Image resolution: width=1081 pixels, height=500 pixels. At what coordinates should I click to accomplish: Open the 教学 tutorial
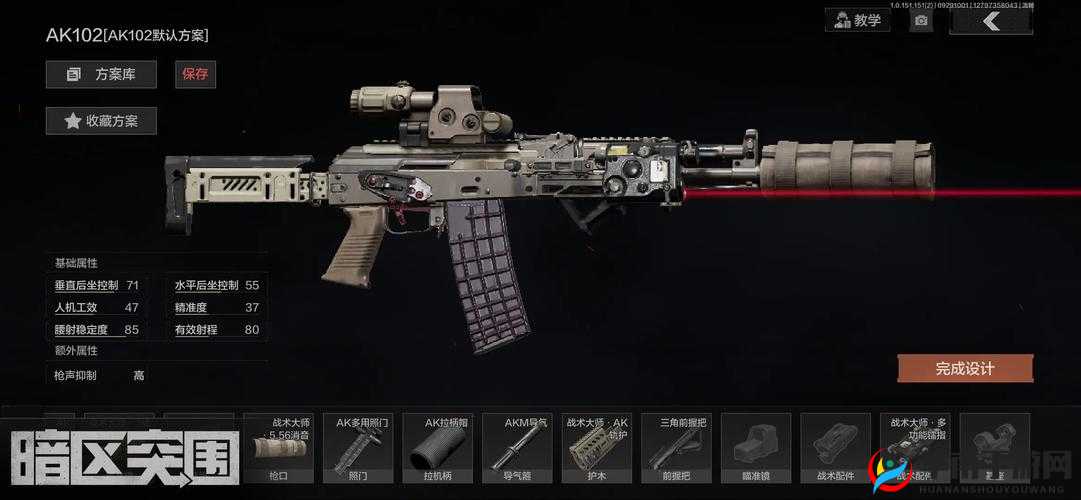(858, 20)
